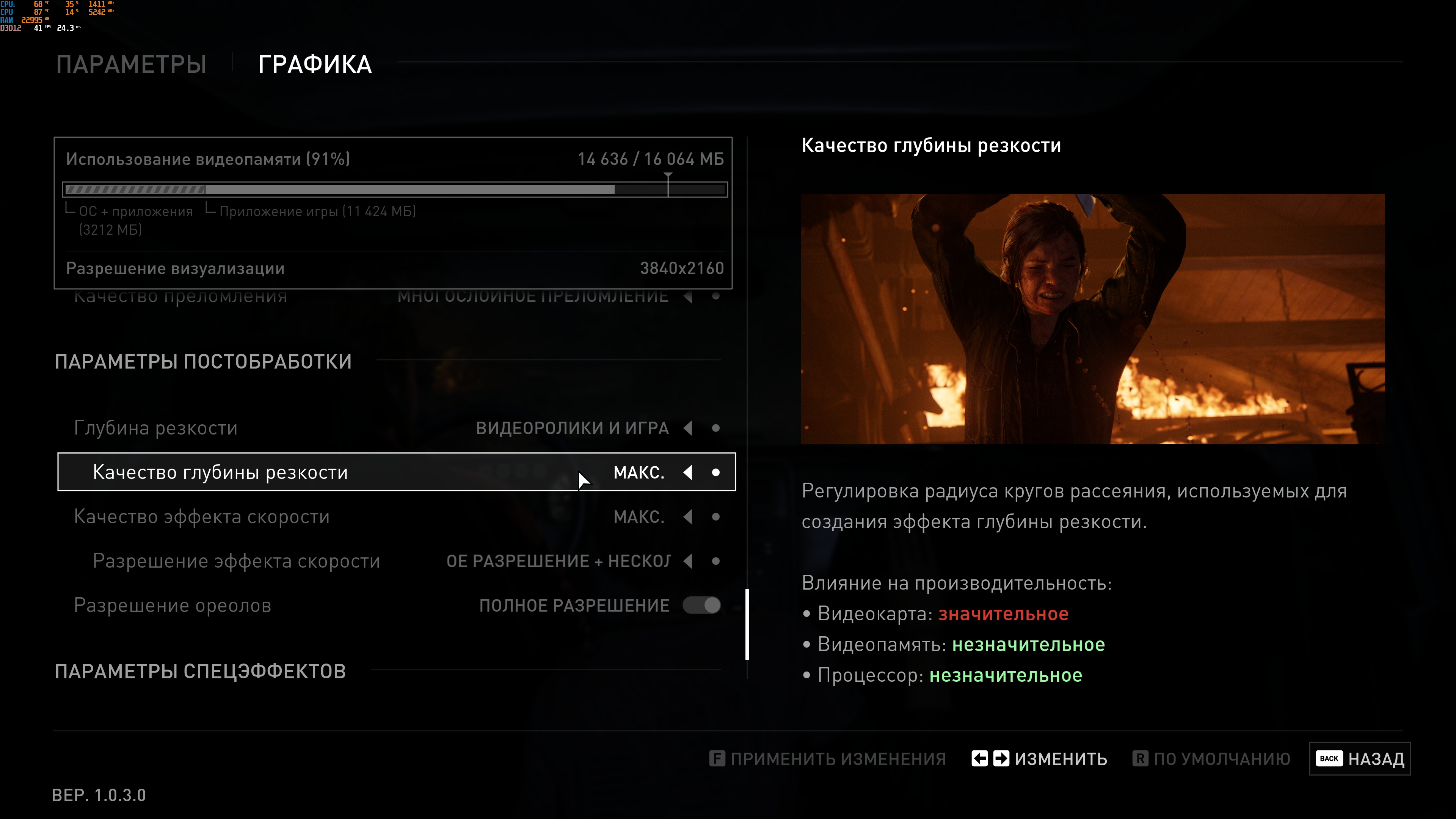Click the НАЗАД back button
The width and height of the screenshot is (1456, 819).
pos(1359,758)
